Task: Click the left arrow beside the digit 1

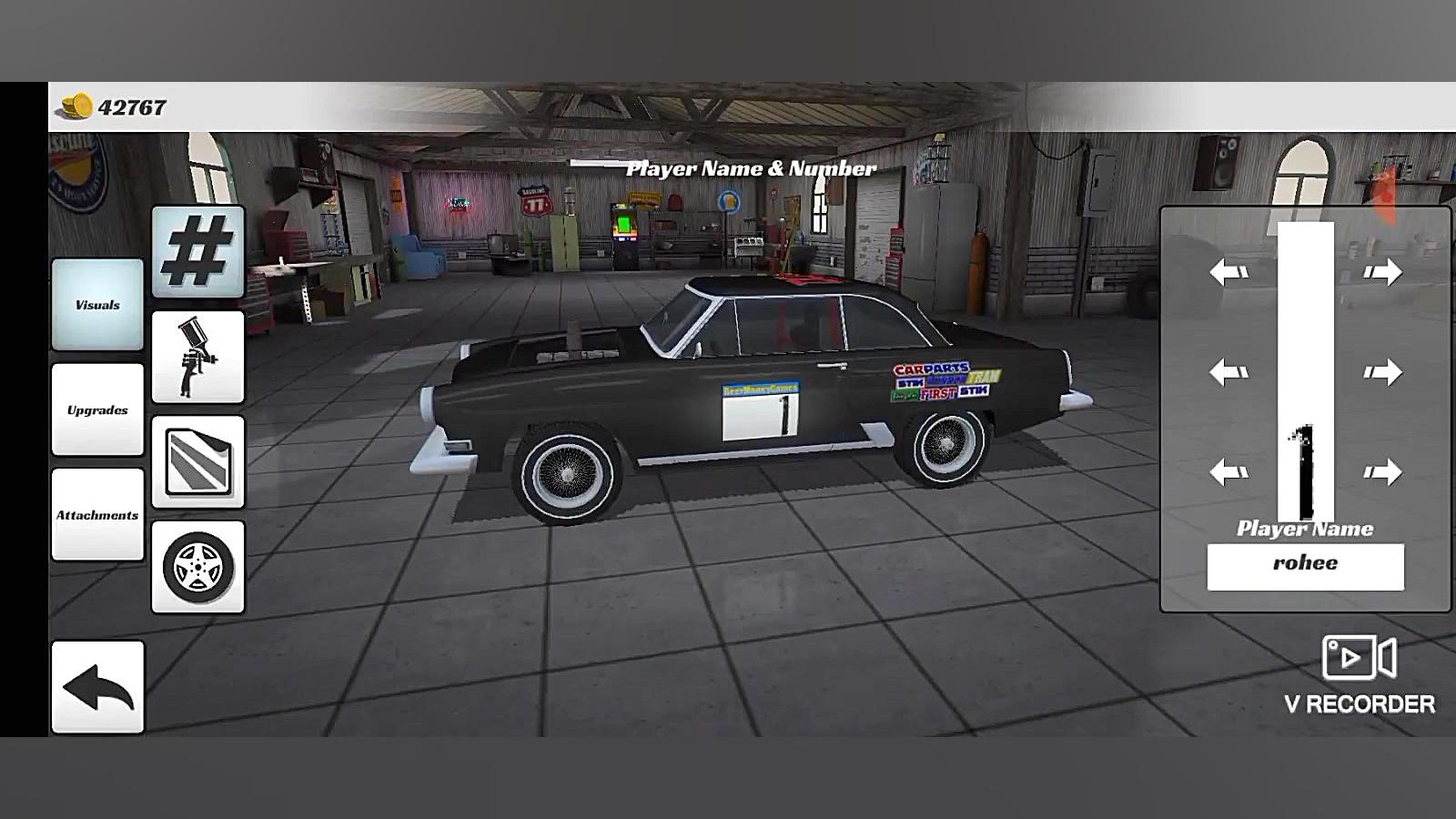Action: coord(1228,471)
